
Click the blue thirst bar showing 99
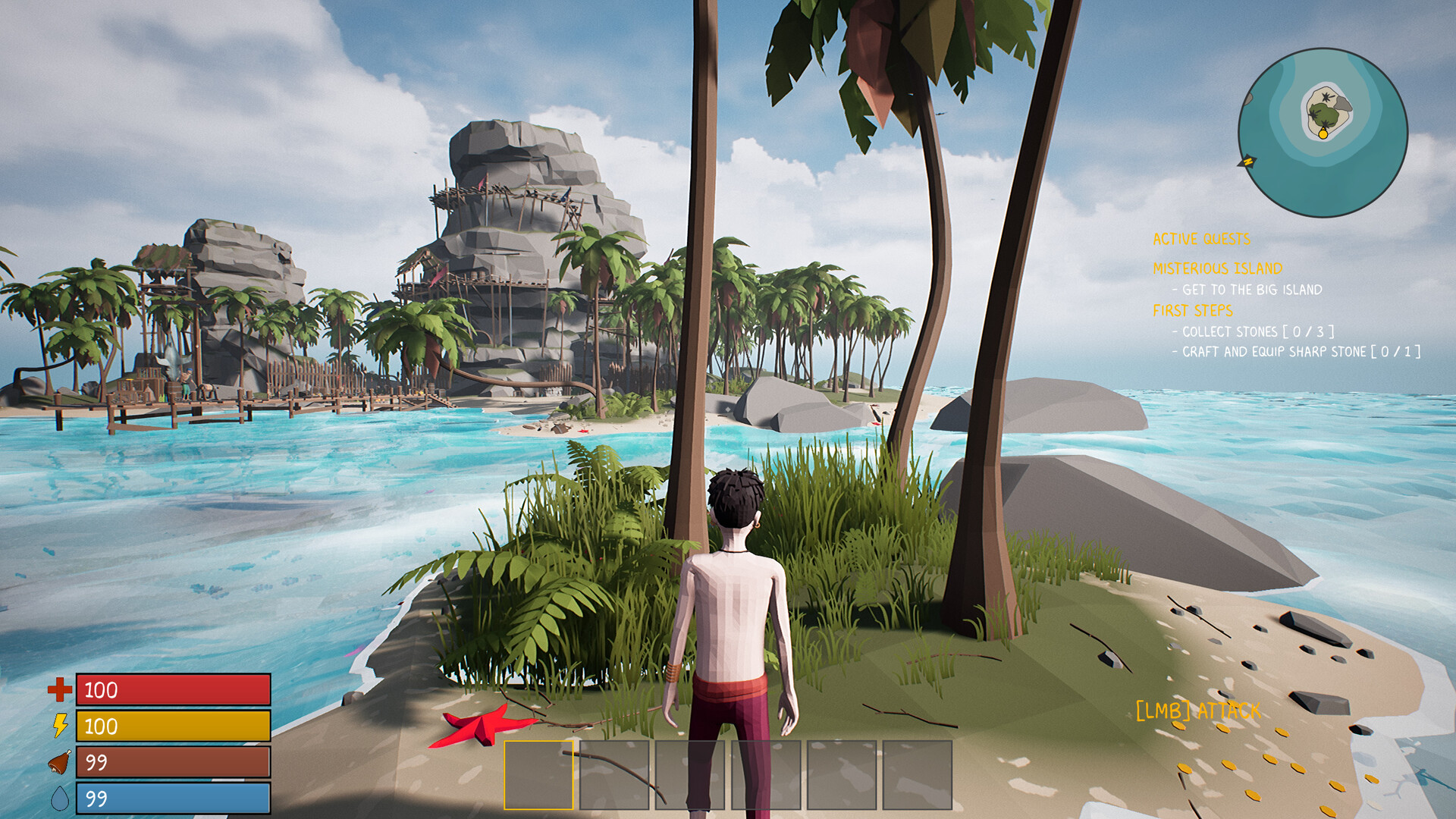coord(173,797)
